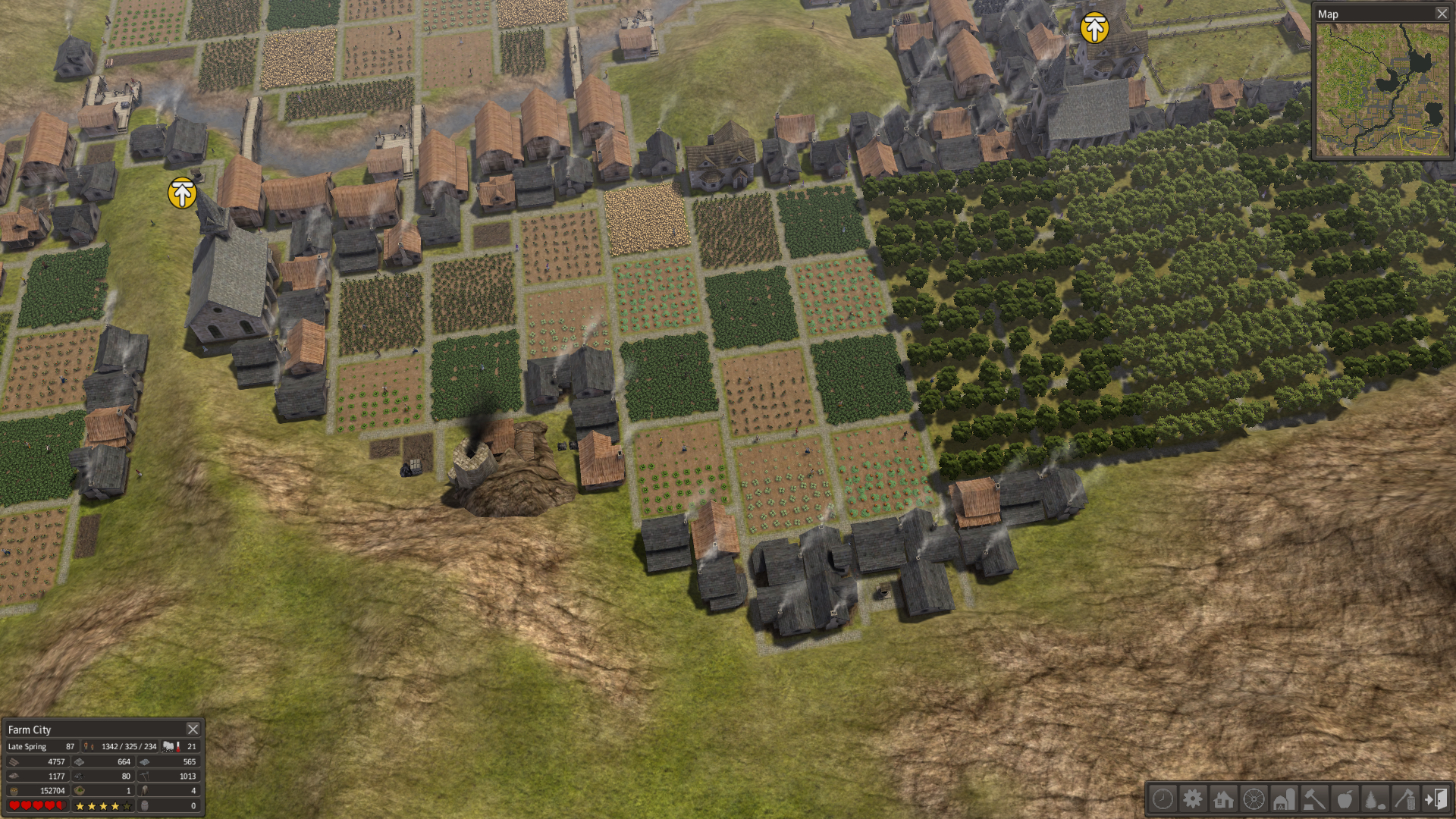
Task: Select the wagon wheel roads menu
Action: click(x=1254, y=799)
